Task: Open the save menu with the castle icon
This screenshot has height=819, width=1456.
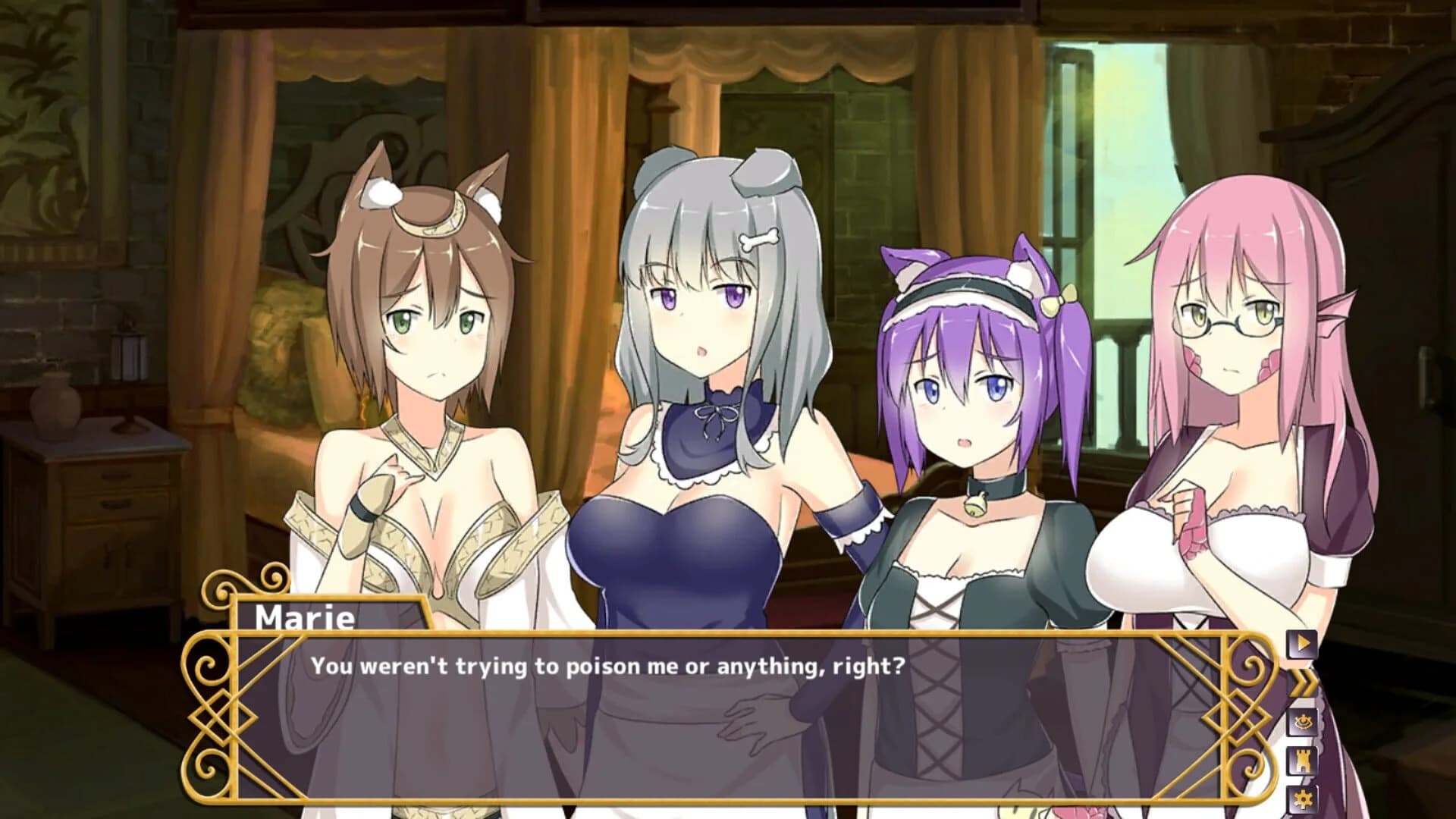Action: point(1302,761)
